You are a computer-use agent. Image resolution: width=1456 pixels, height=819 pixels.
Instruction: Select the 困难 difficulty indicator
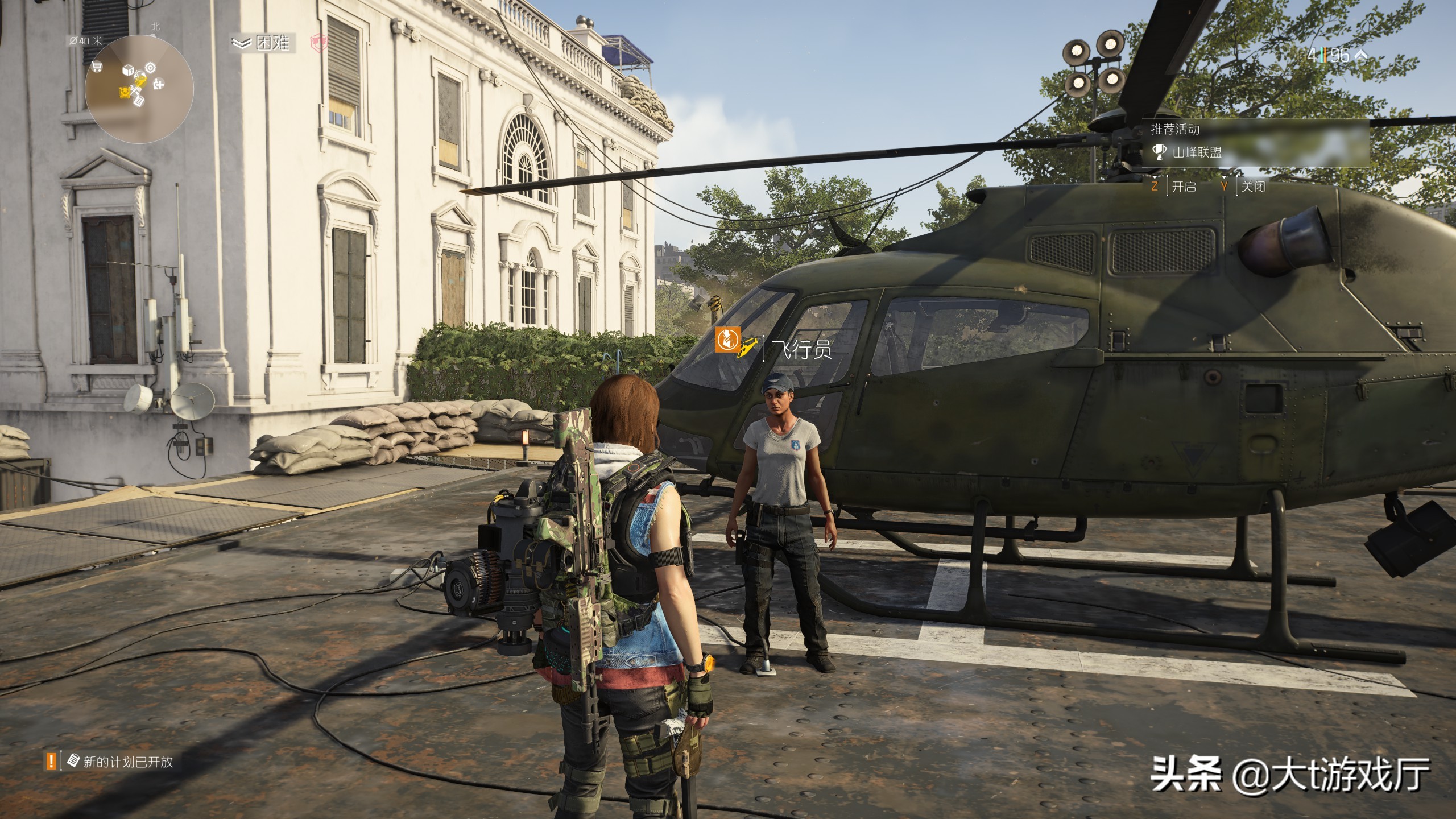coord(263,43)
